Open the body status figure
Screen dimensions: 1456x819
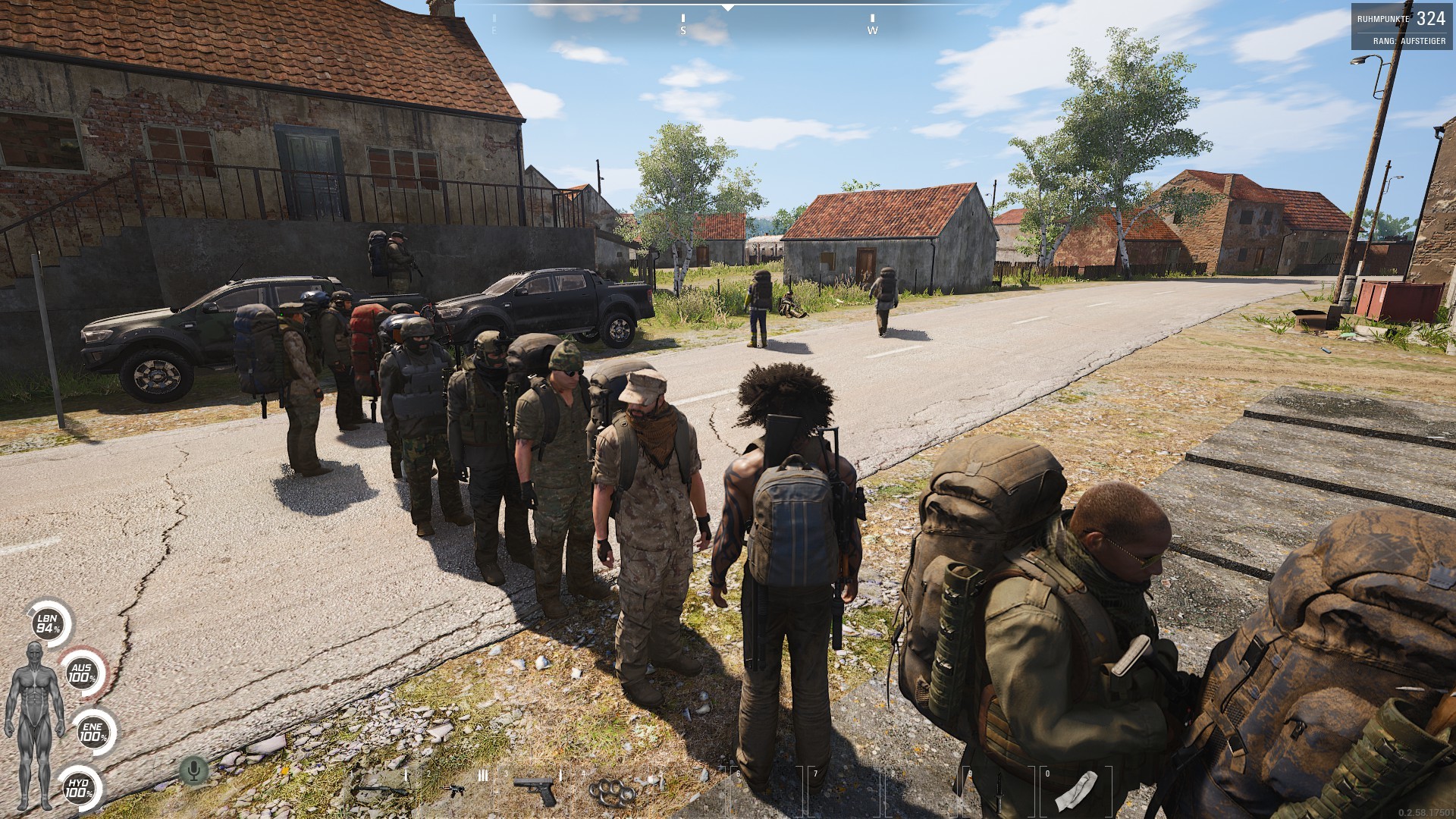(x=34, y=726)
